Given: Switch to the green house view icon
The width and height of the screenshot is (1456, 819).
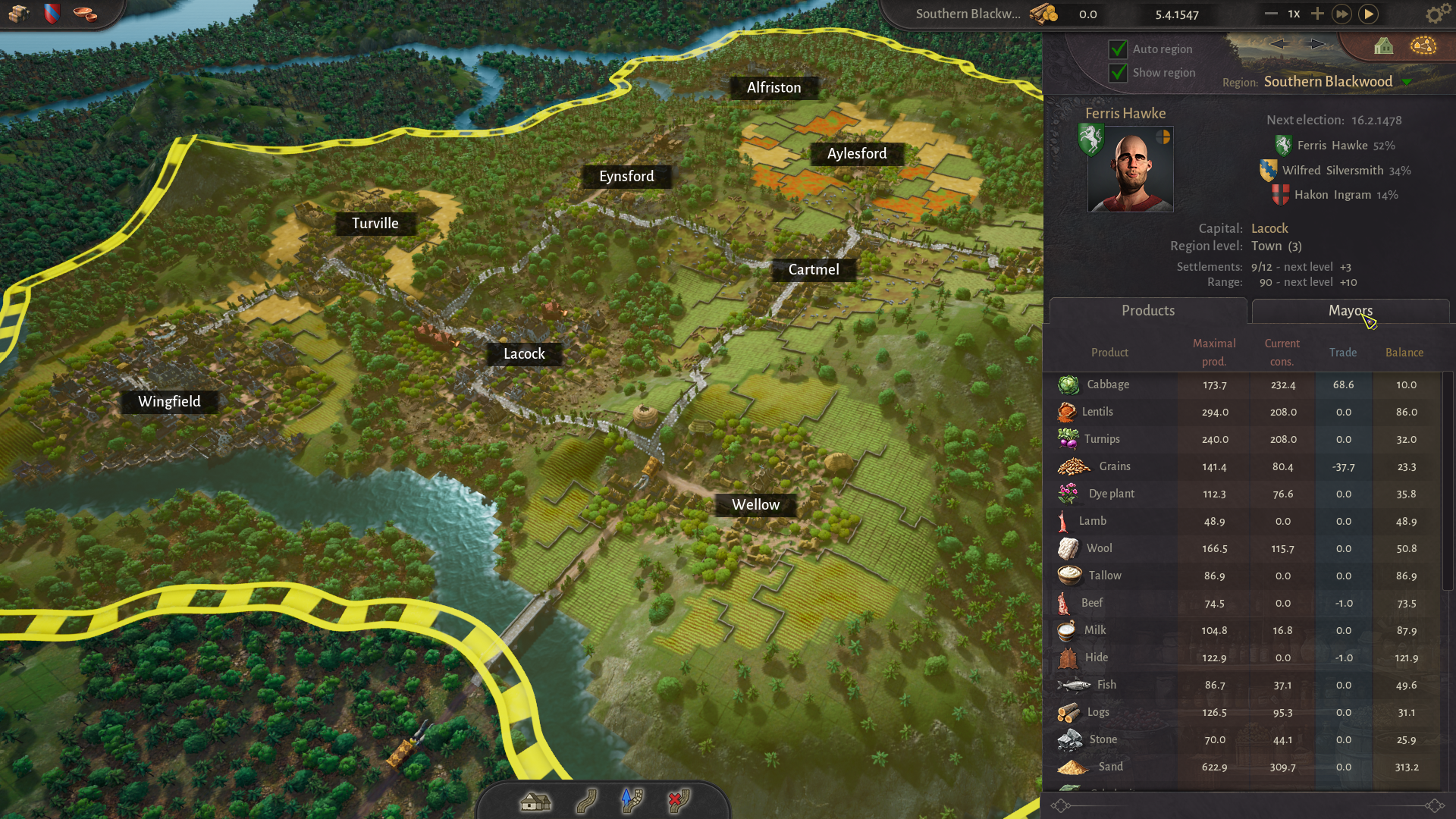Looking at the screenshot, I should 1383,47.
